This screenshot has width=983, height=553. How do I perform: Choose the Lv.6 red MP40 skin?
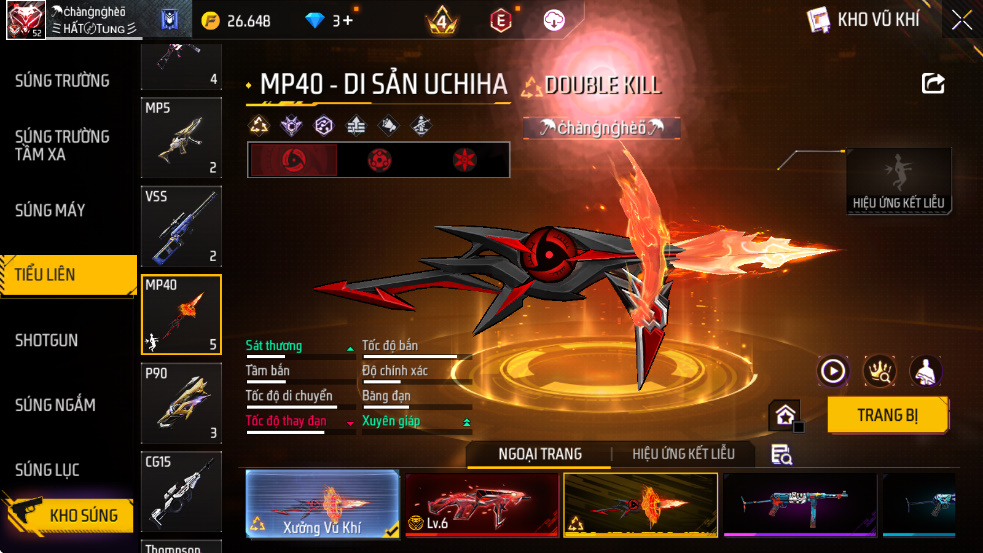(481, 504)
